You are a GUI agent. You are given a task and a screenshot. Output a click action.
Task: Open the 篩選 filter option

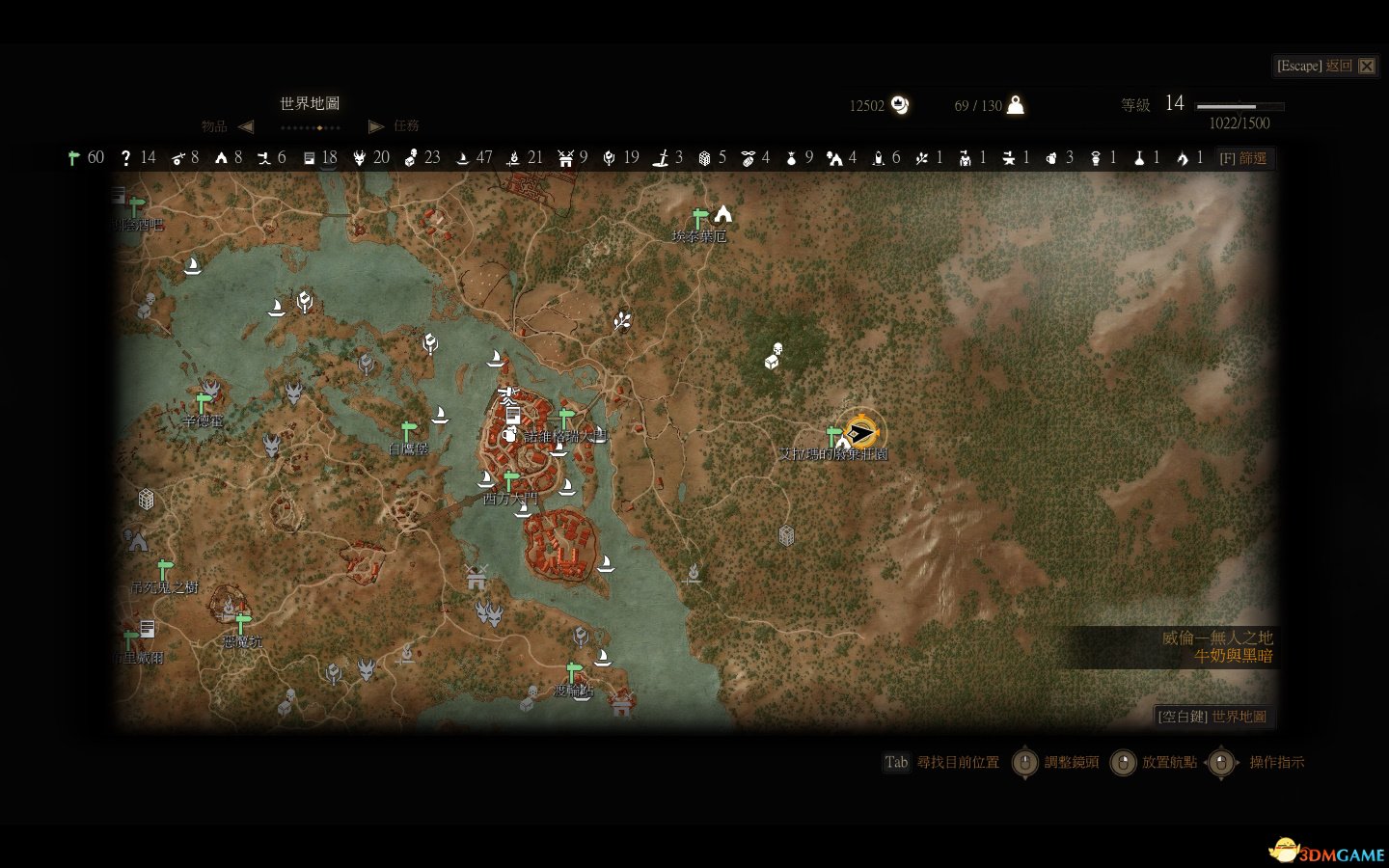coord(1243,158)
